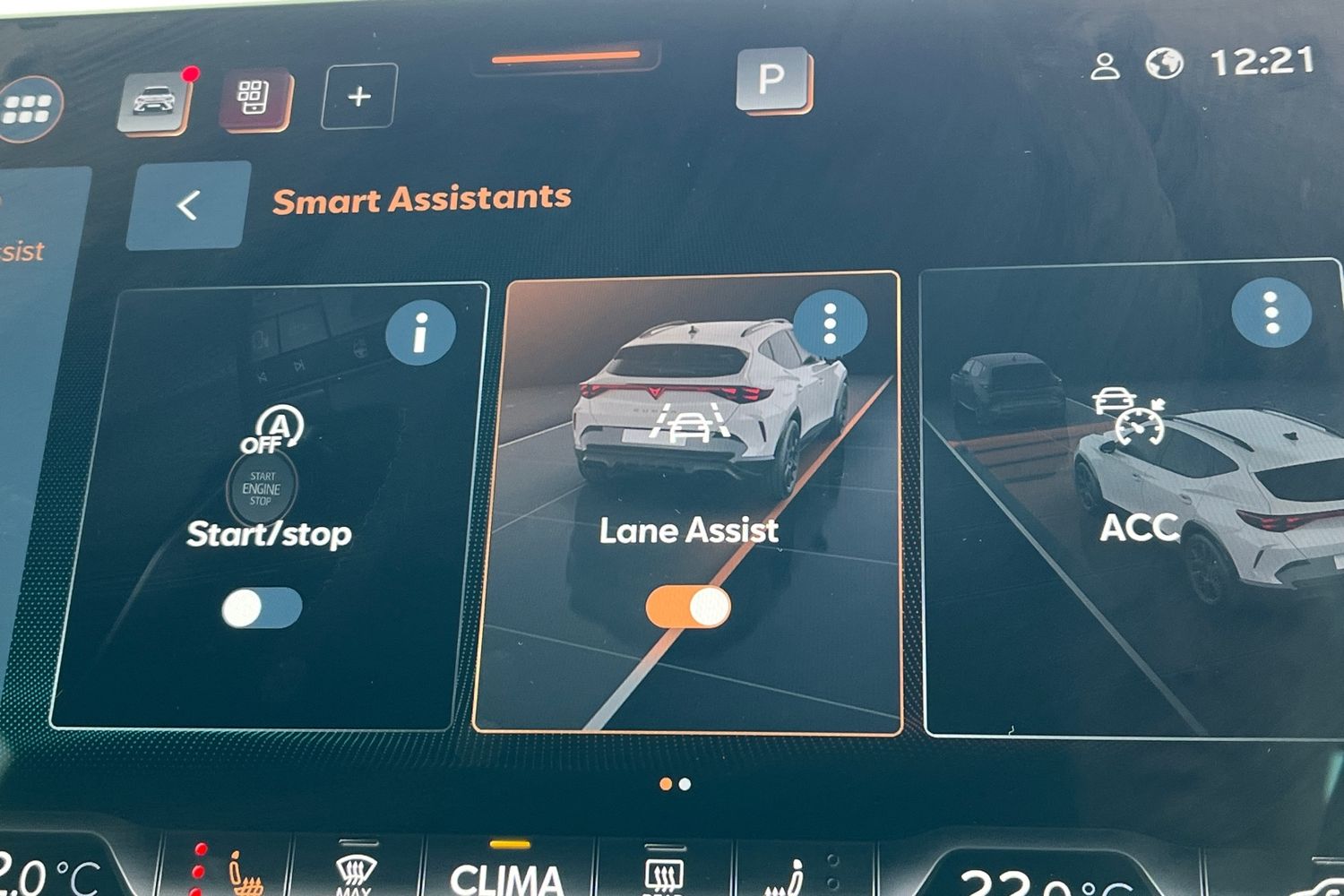Open the user profile icon
This screenshot has width=1344, height=896.
pyautogui.click(x=1105, y=66)
